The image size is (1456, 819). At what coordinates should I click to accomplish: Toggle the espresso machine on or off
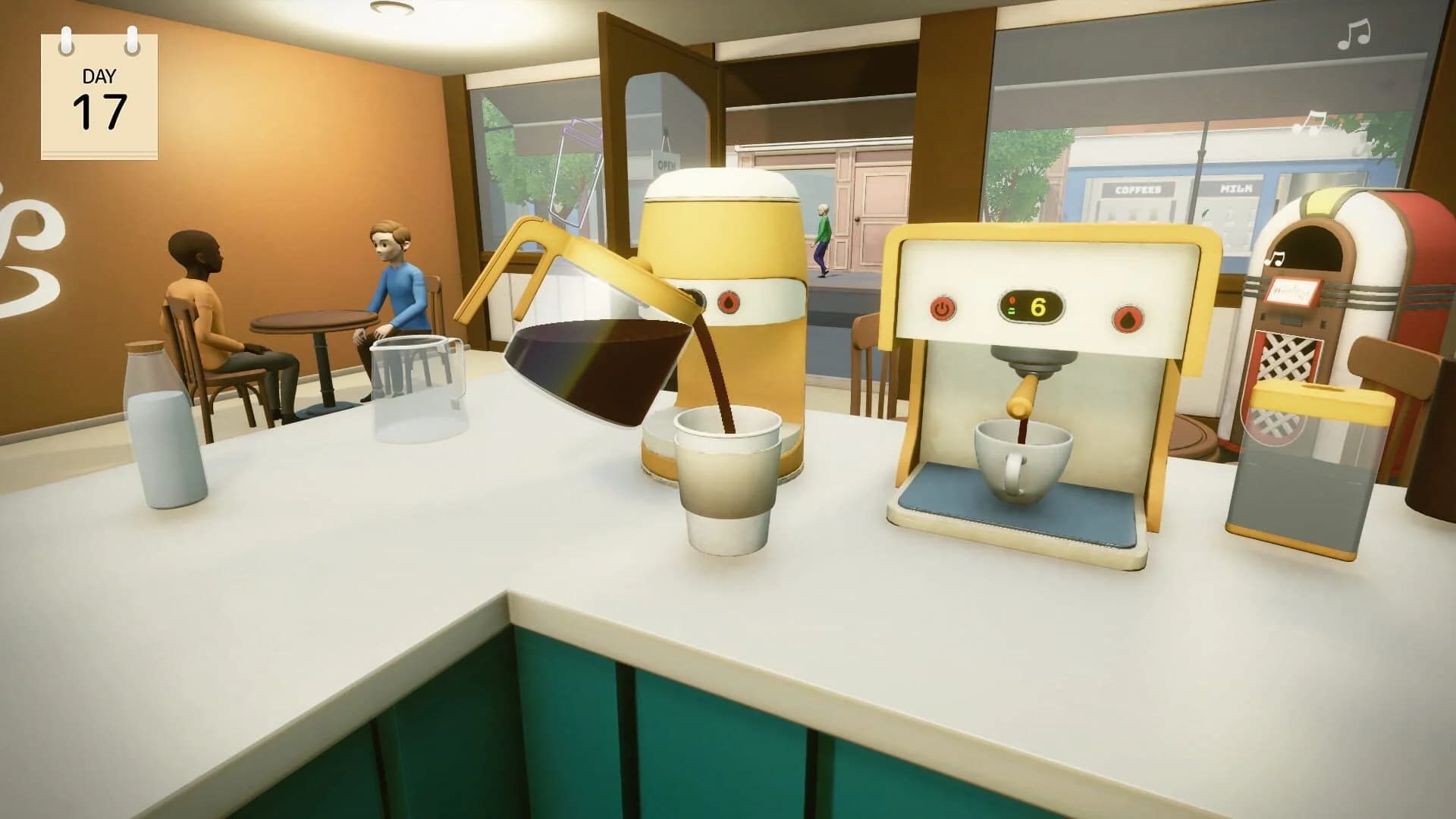pos(941,309)
